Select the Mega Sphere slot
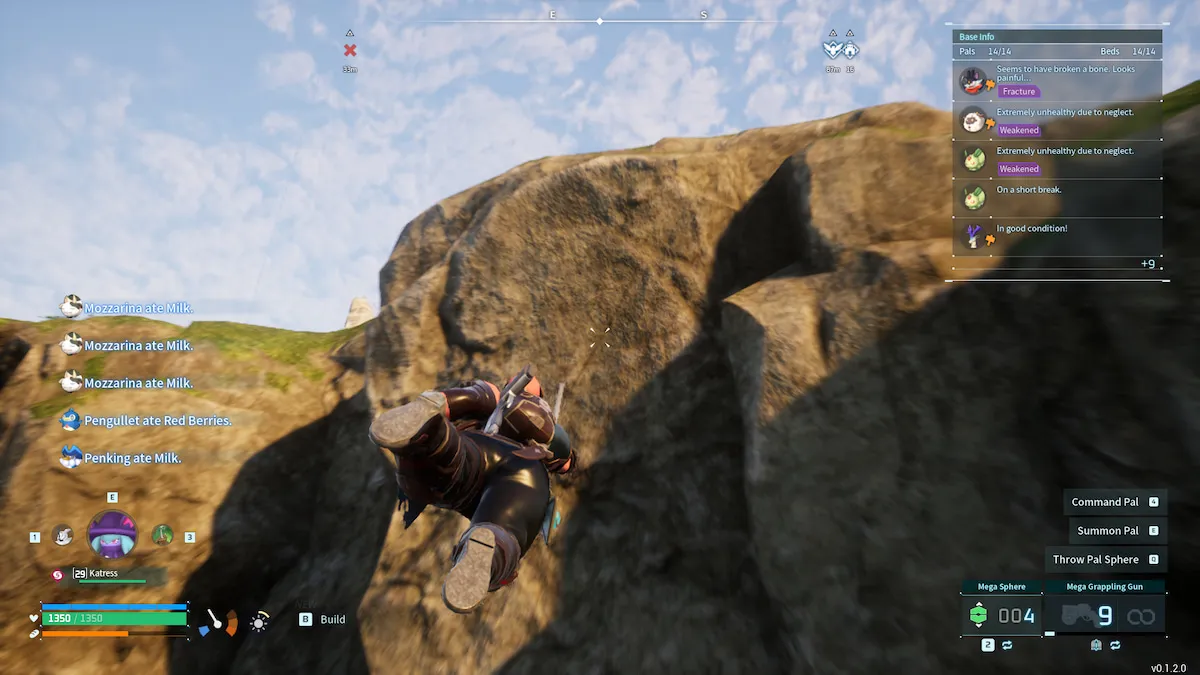Image resolution: width=1200 pixels, height=675 pixels. coord(1001,615)
